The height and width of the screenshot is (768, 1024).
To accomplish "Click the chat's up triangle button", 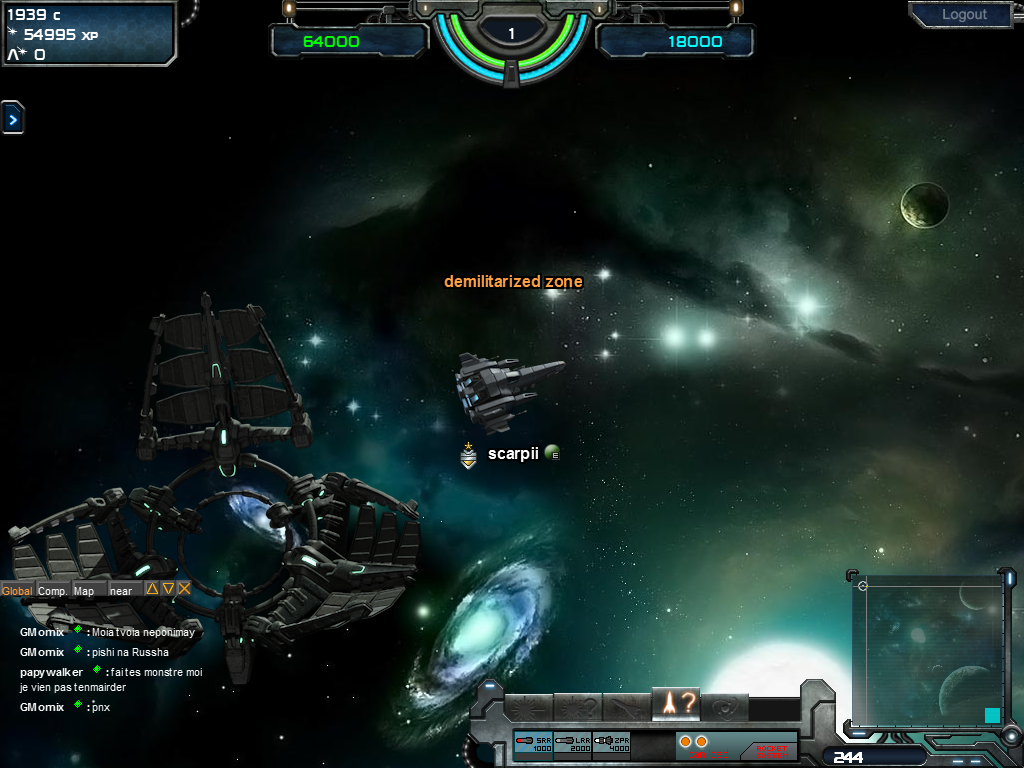I will click(152, 589).
